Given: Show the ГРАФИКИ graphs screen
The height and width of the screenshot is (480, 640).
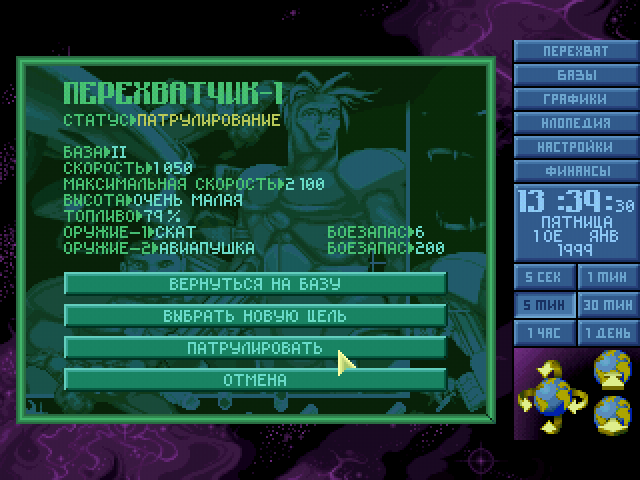Looking at the screenshot, I should tap(575, 99).
